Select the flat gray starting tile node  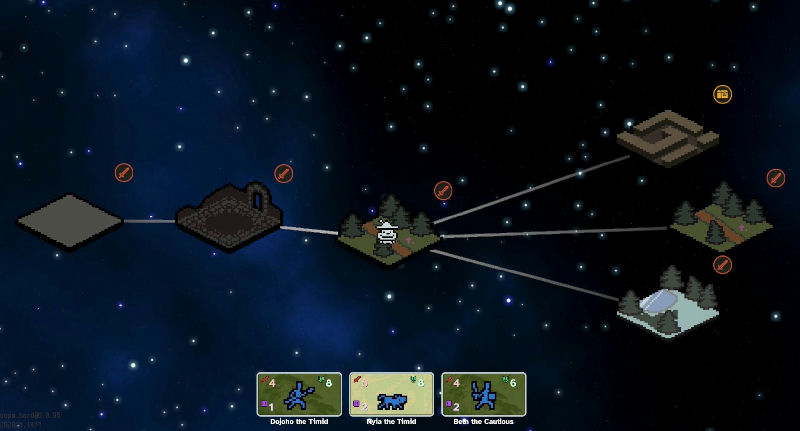(69, 221)
